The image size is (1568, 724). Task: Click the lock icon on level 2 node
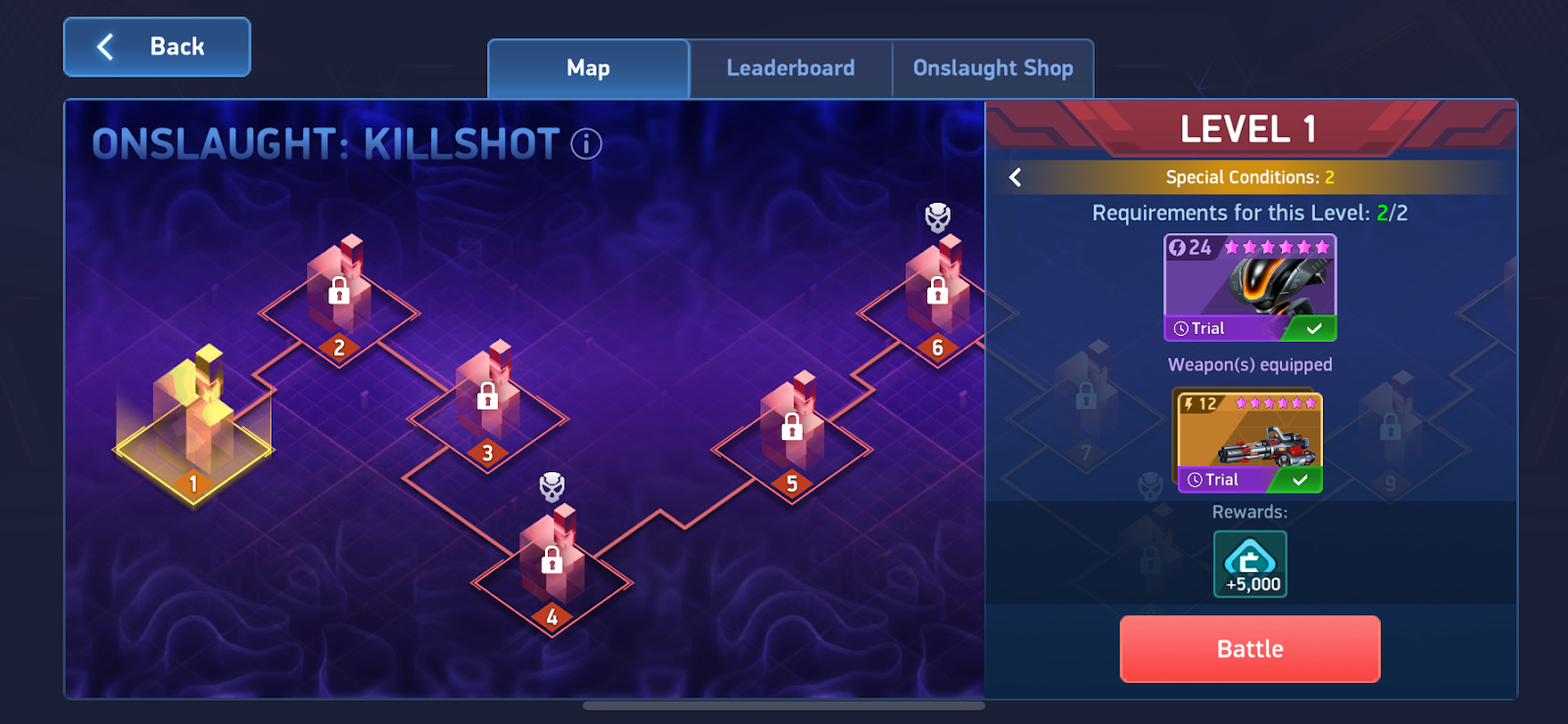pos(338,289)
